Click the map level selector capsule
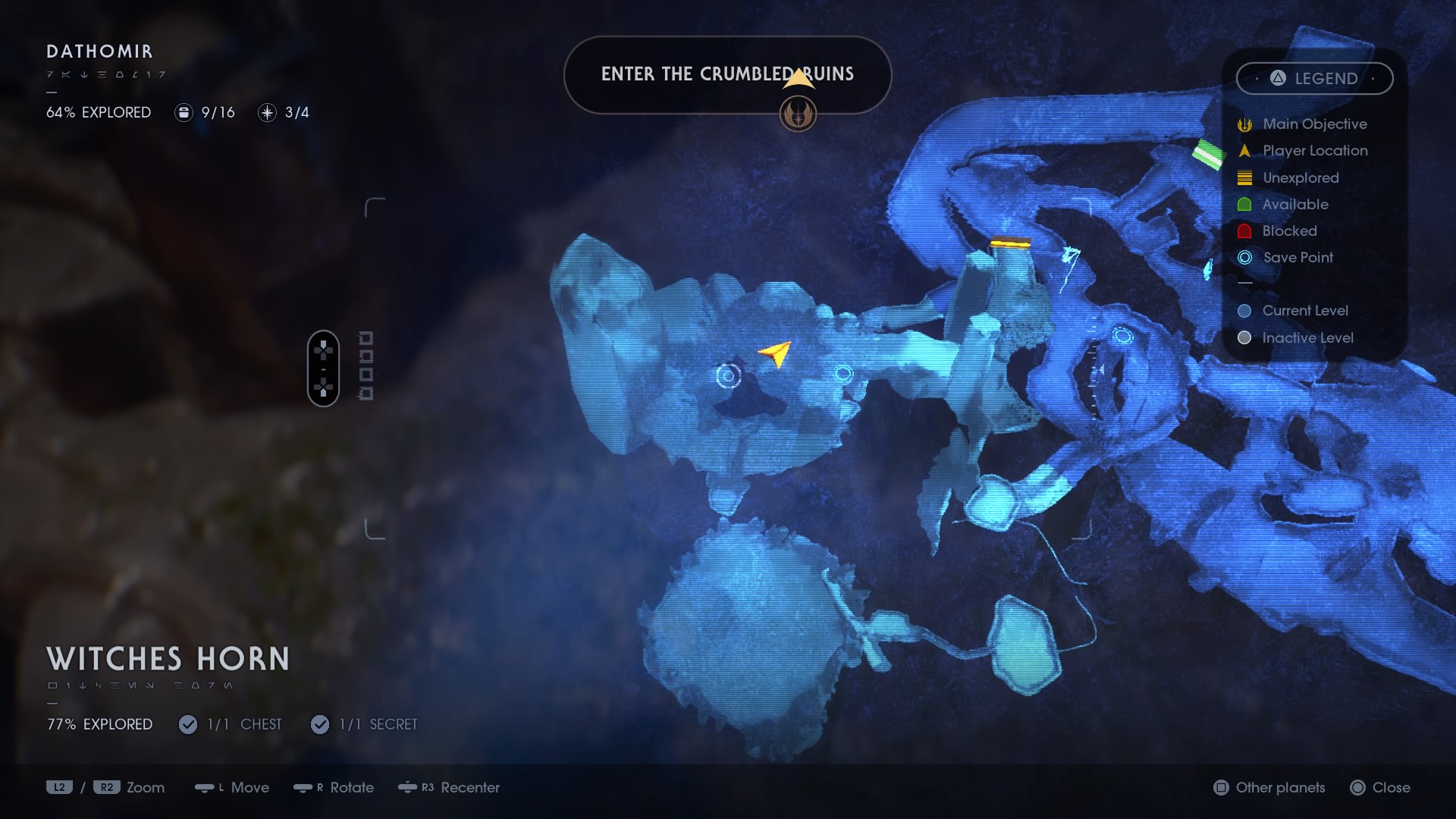 point(323,369)
